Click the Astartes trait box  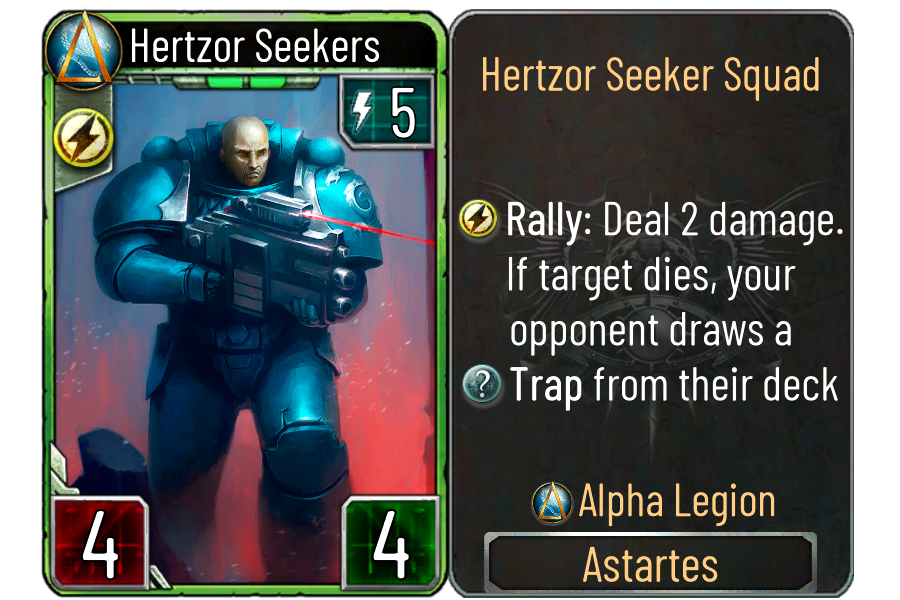(x=650, y=564)
